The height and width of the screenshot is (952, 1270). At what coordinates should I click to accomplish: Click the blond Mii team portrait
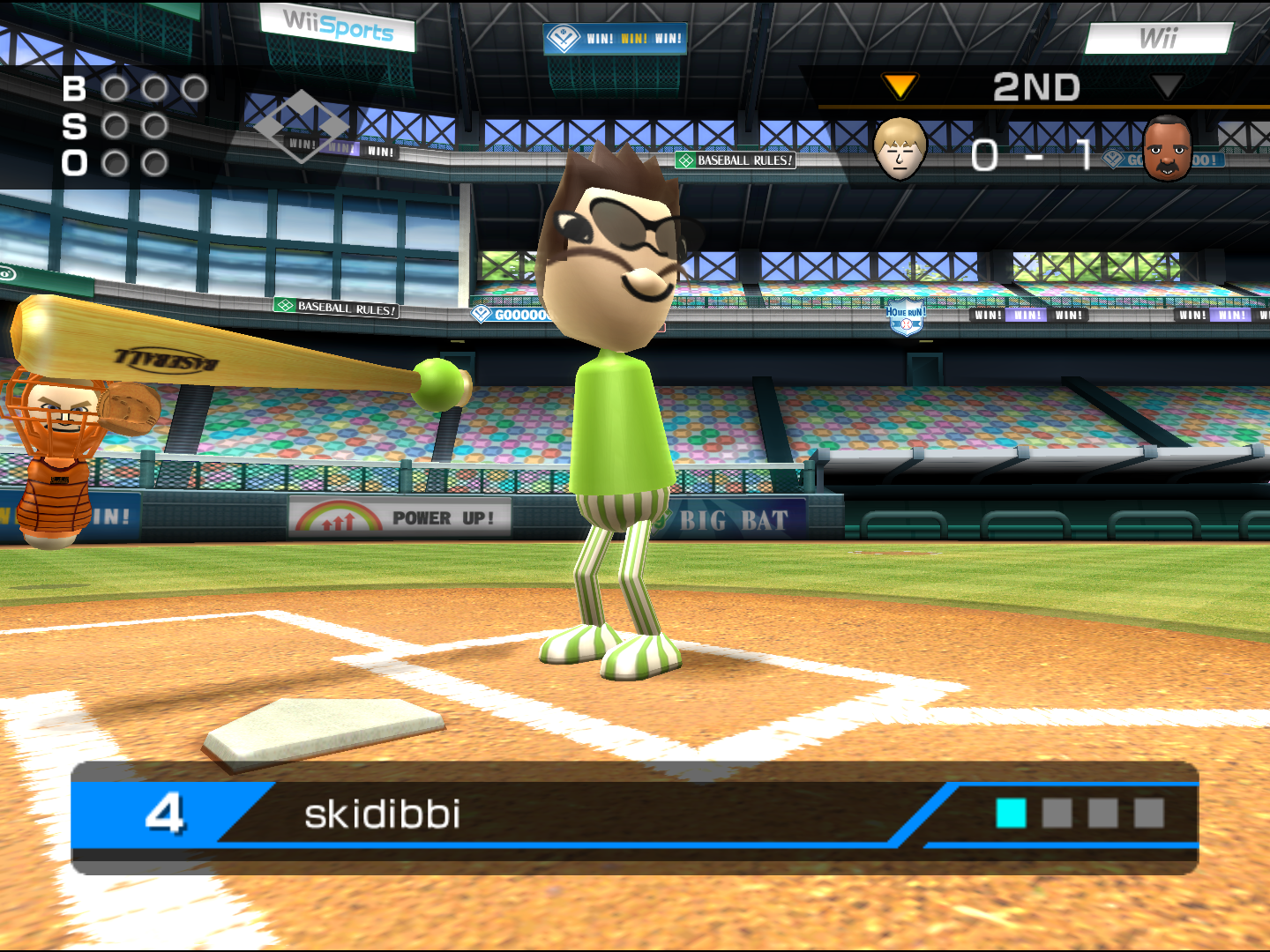900,148
